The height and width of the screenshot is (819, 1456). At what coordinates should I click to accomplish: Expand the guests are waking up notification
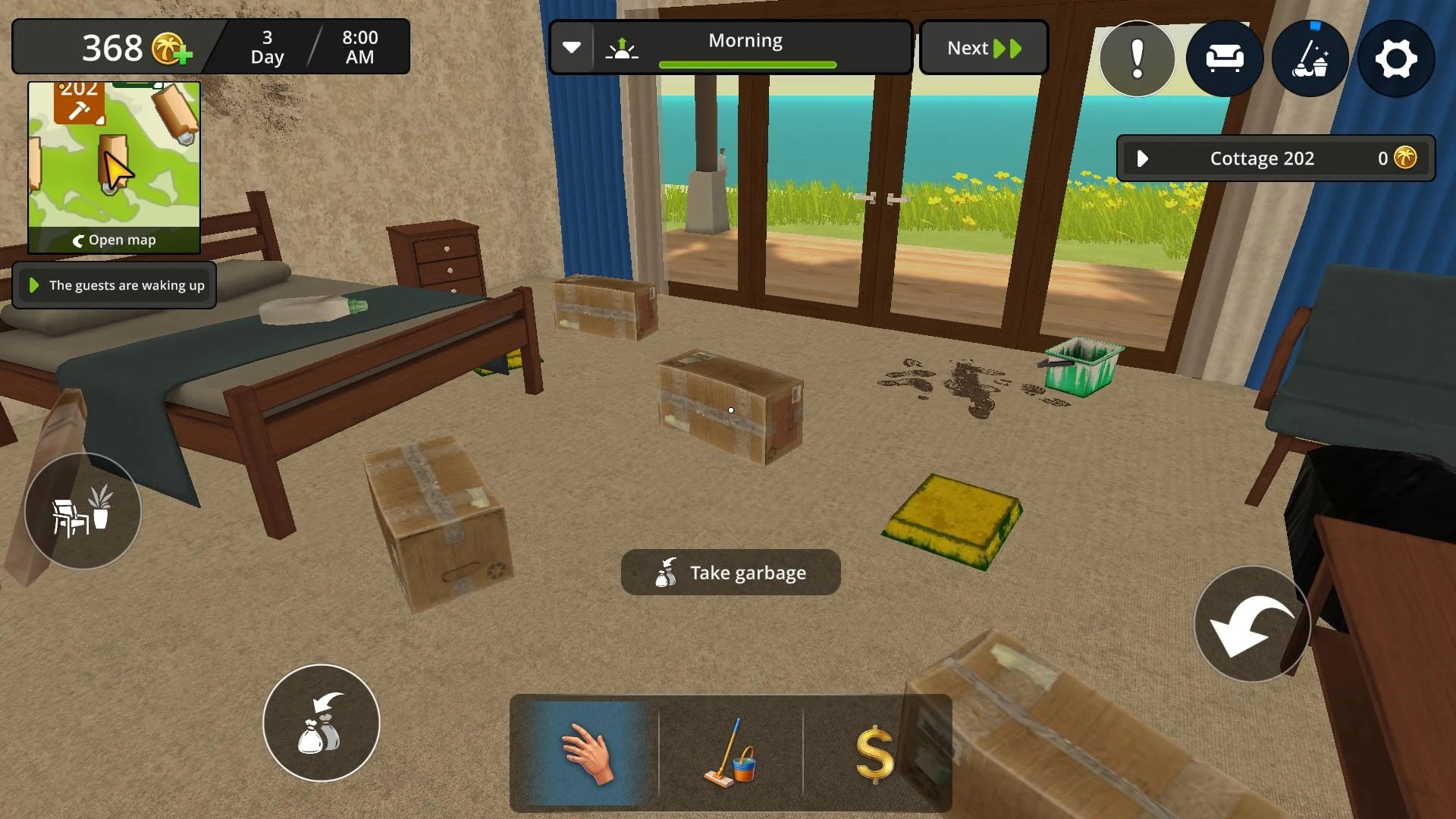pos(33,286)
